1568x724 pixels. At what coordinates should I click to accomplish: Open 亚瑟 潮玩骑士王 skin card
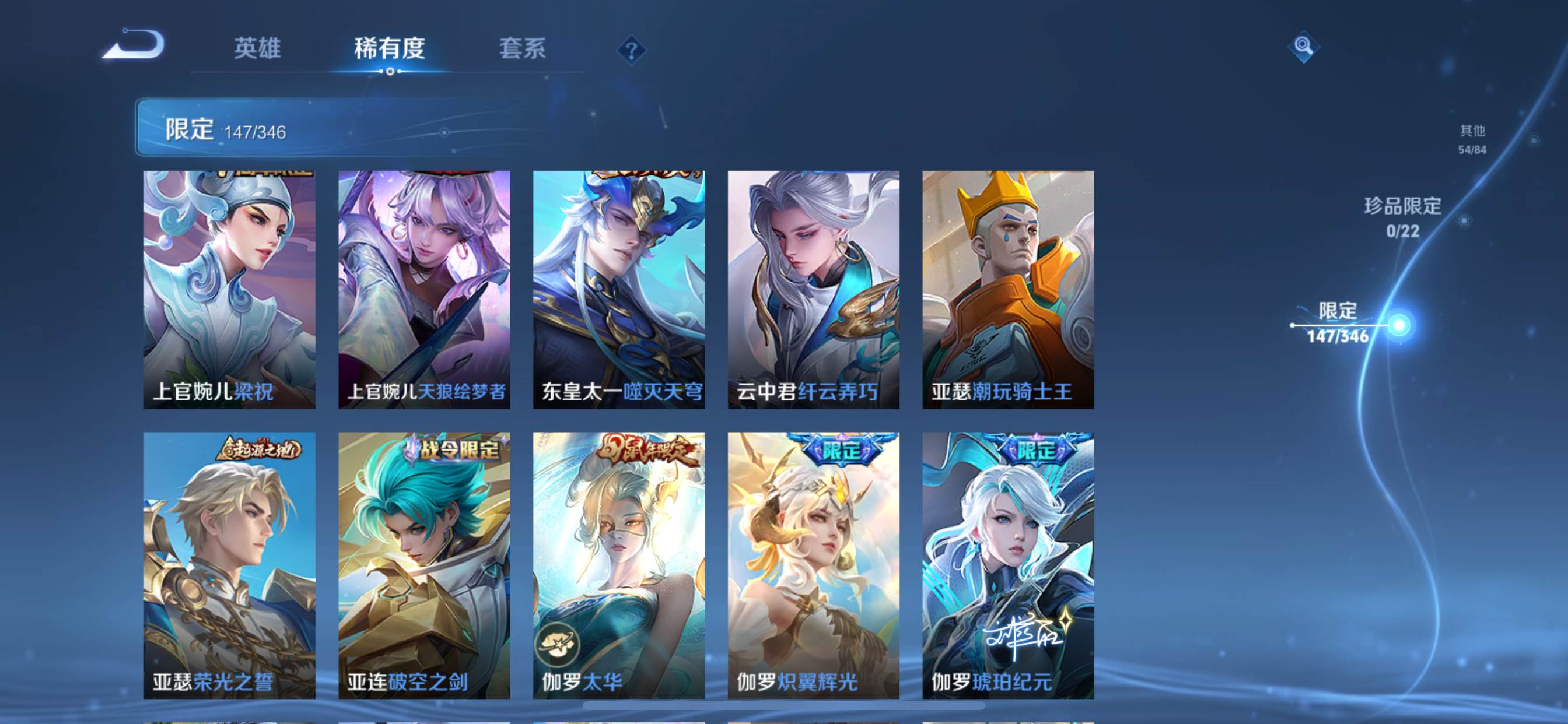(x=1008, y=289)
